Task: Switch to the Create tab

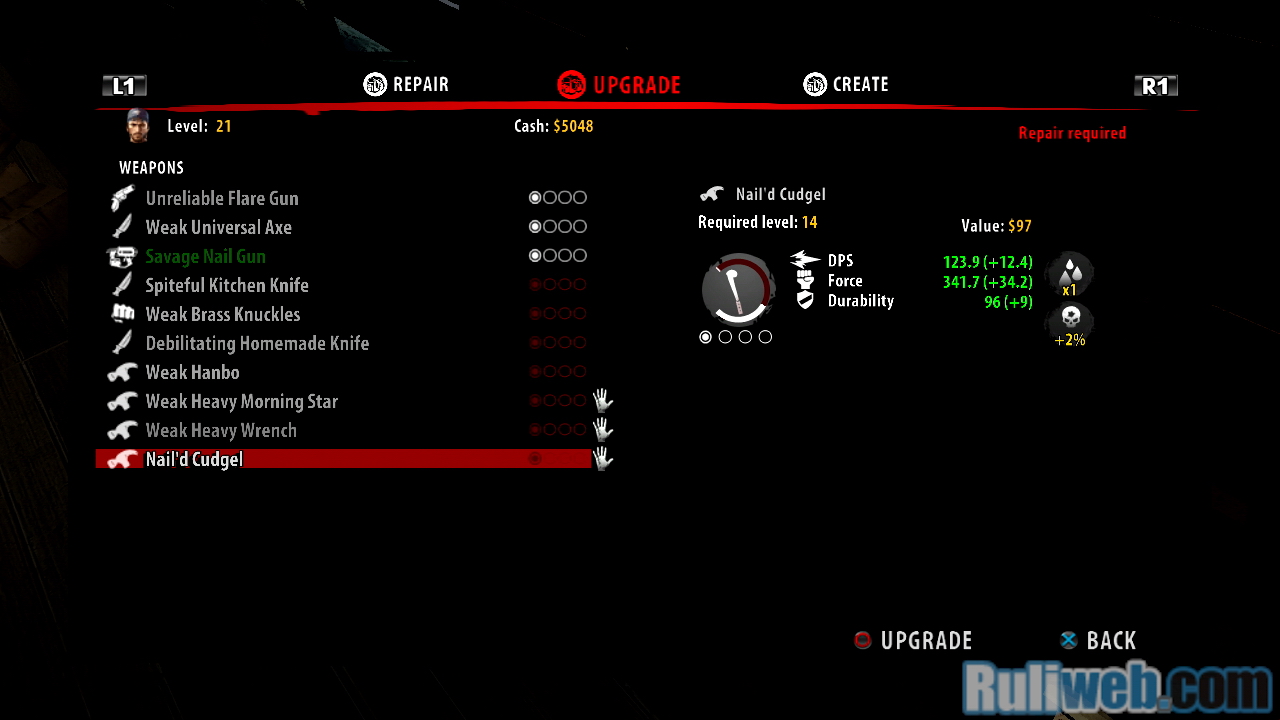Action: [x=847, y=85]
